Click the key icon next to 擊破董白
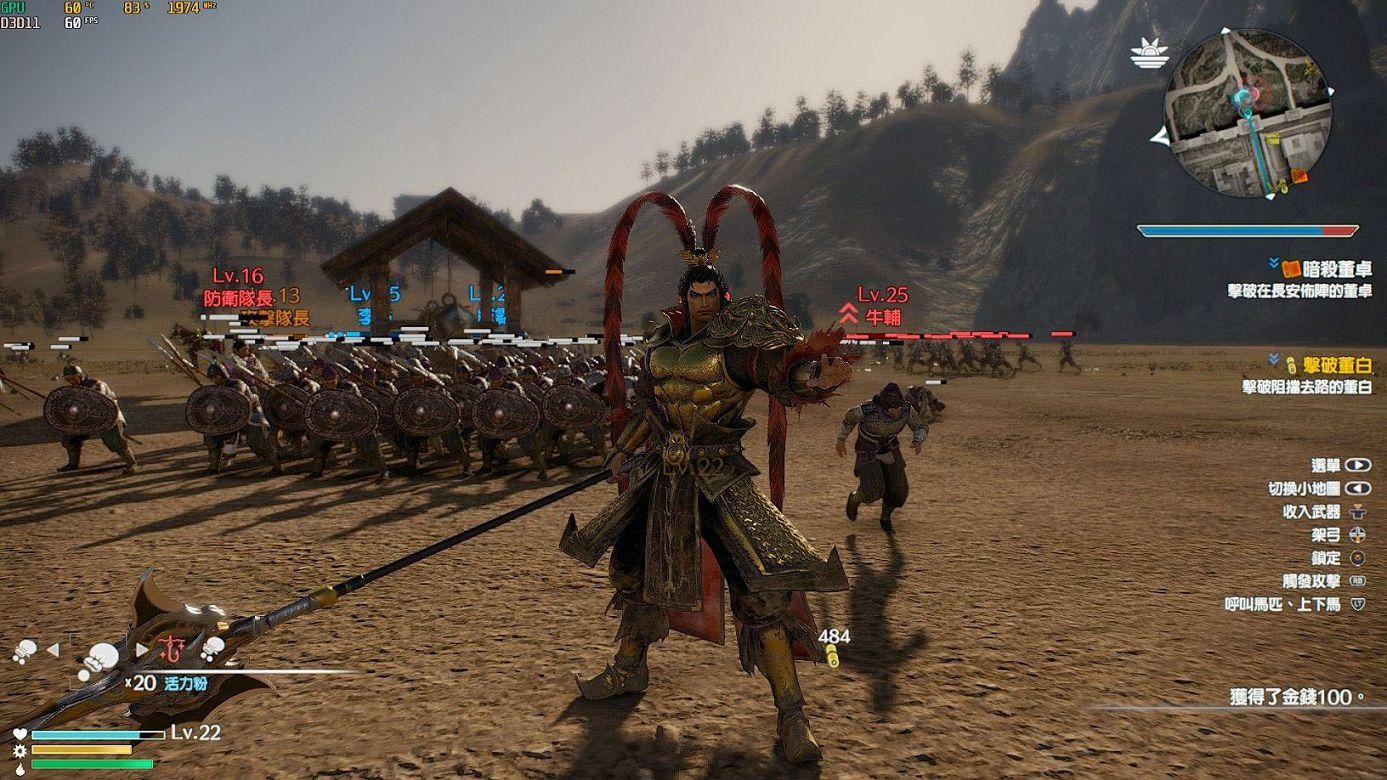The width and height of the screenshot is (1387, 780). click(x=1292, y=364)
